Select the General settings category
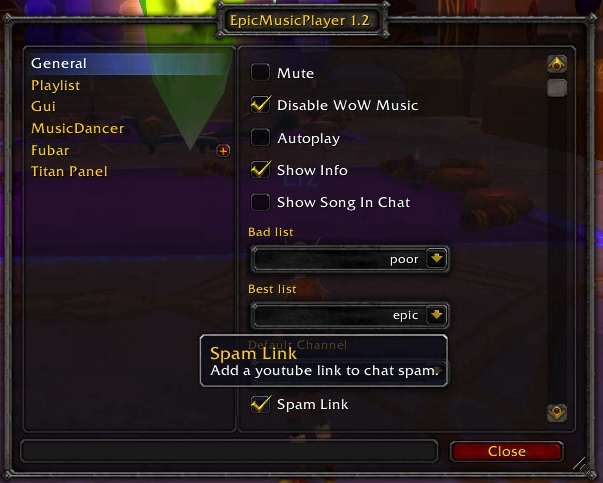The width and height of the screenshot is (603, 483). point(59,63)
